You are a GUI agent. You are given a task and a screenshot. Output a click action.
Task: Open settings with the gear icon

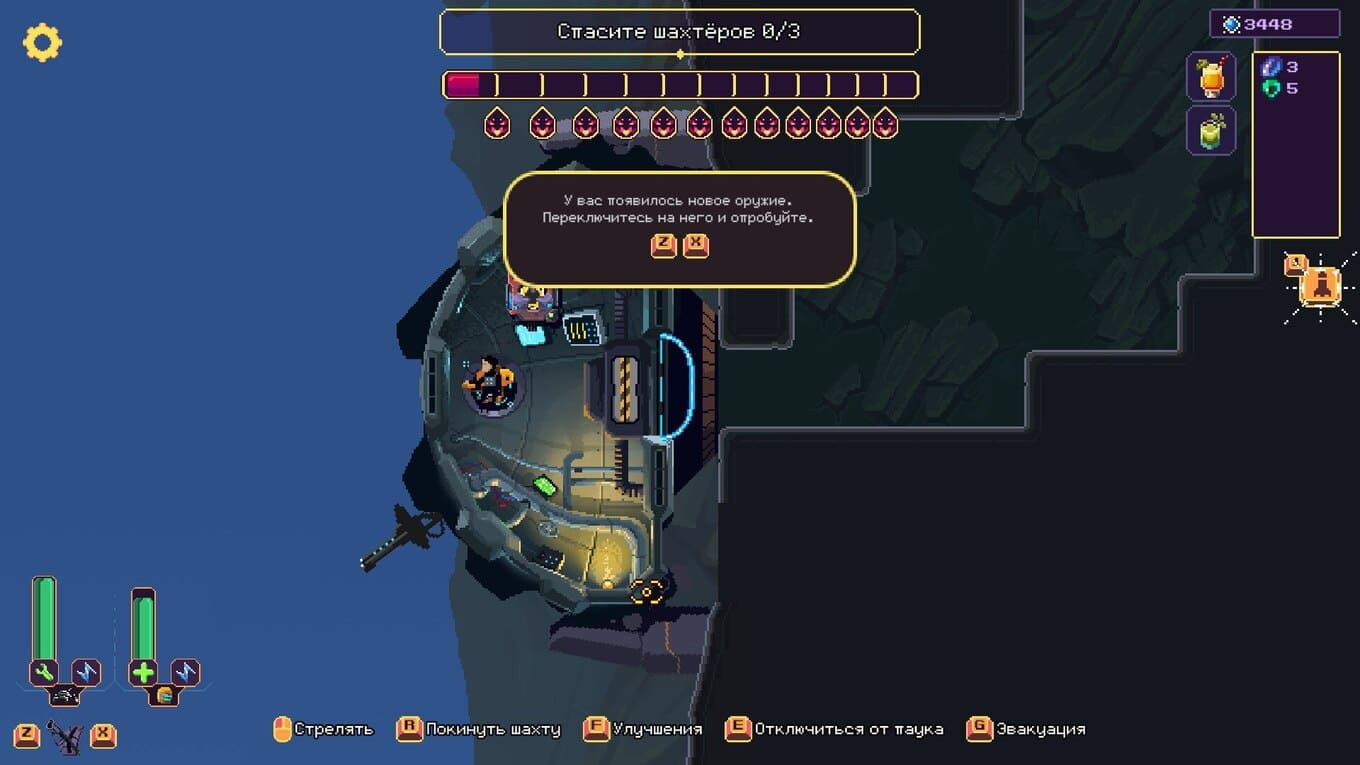coord(42,42)
